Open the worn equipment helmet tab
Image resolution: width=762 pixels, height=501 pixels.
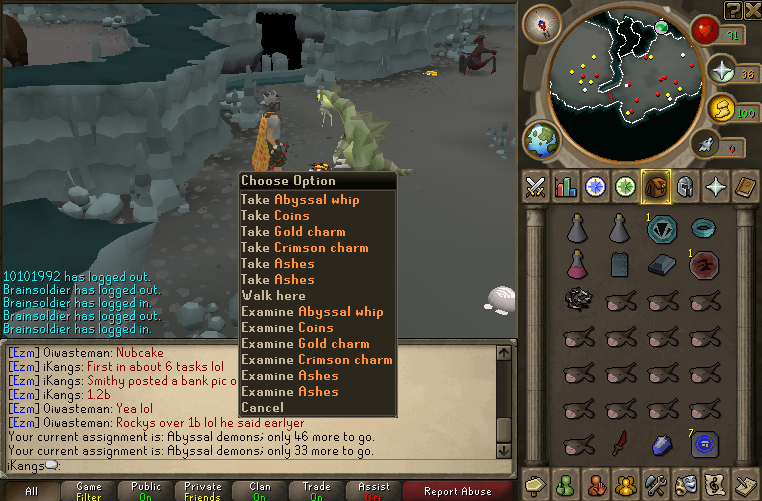[x=686, y=186]
